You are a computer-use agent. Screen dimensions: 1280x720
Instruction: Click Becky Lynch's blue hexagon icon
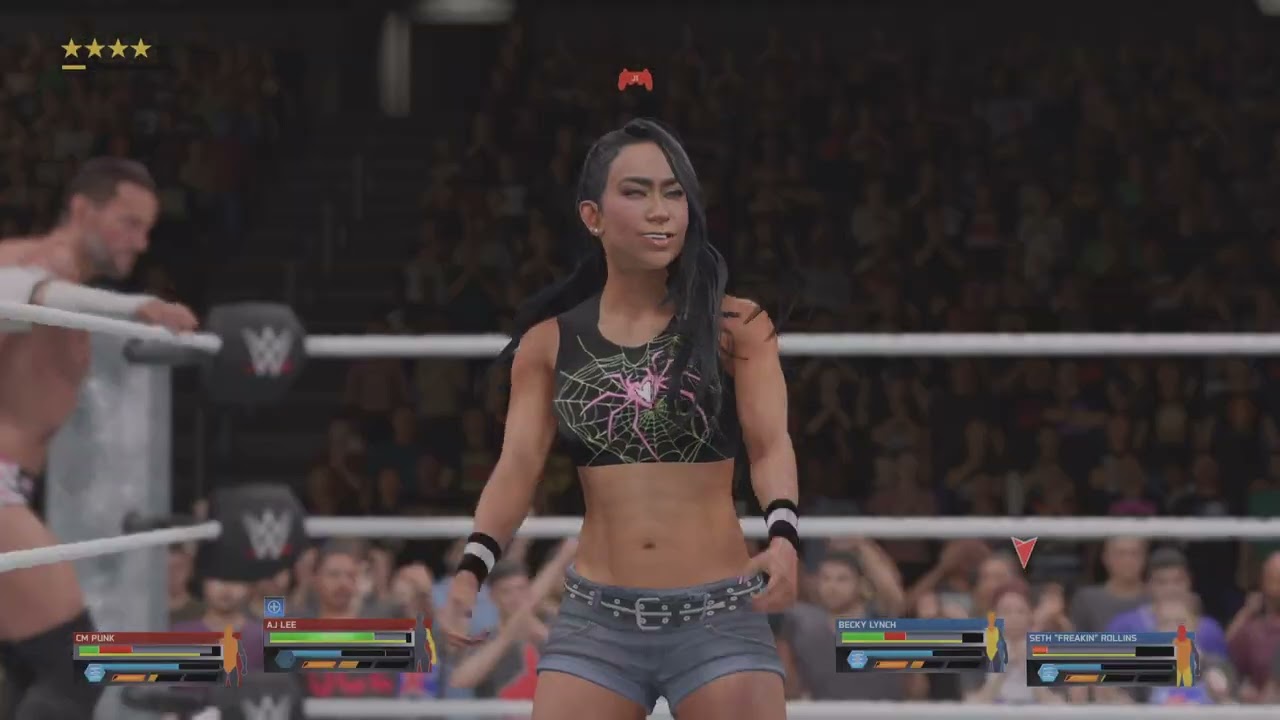(x=856, y=659)
